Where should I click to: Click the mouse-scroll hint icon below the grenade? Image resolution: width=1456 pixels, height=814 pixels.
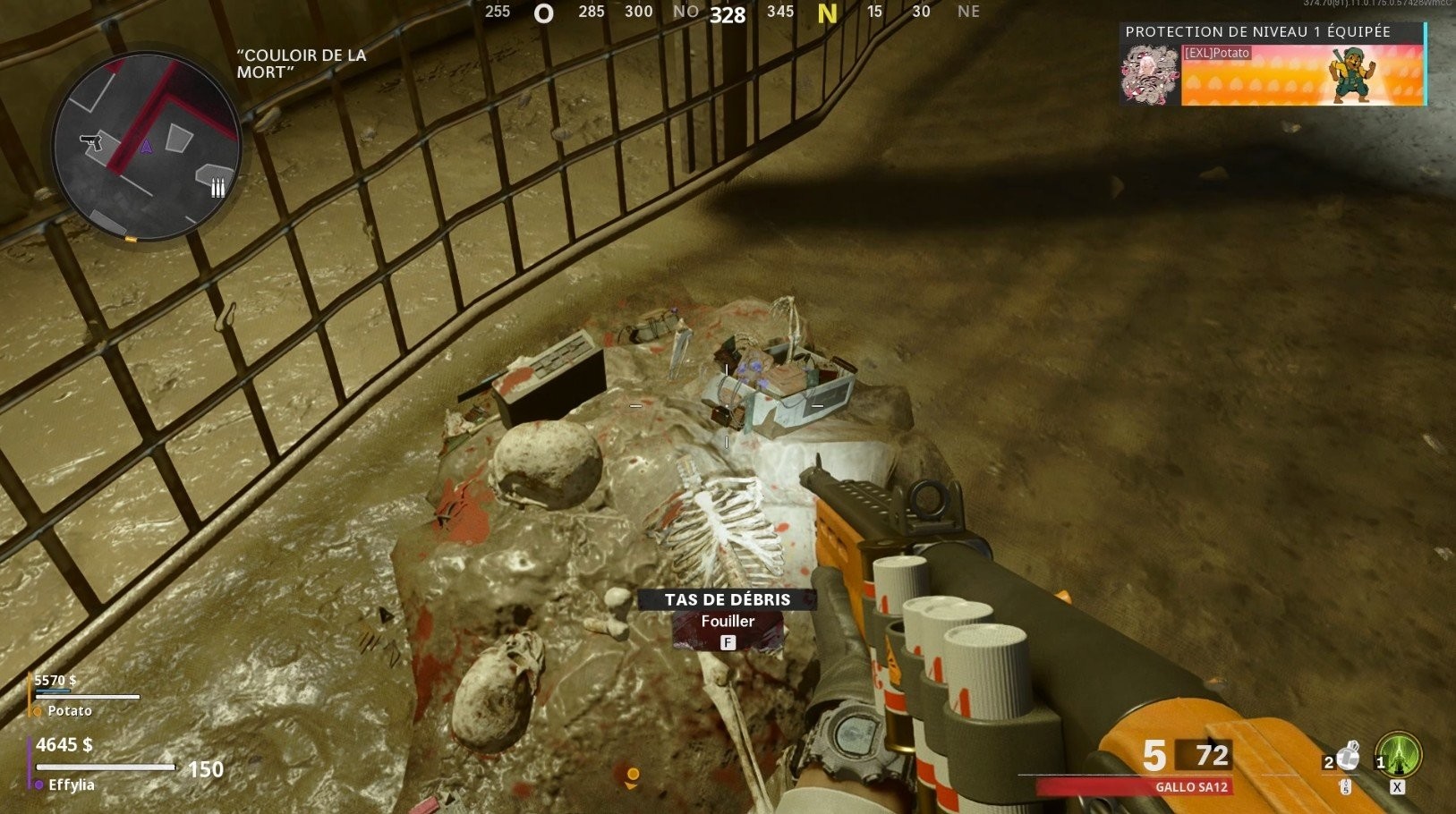[1346, 788]
